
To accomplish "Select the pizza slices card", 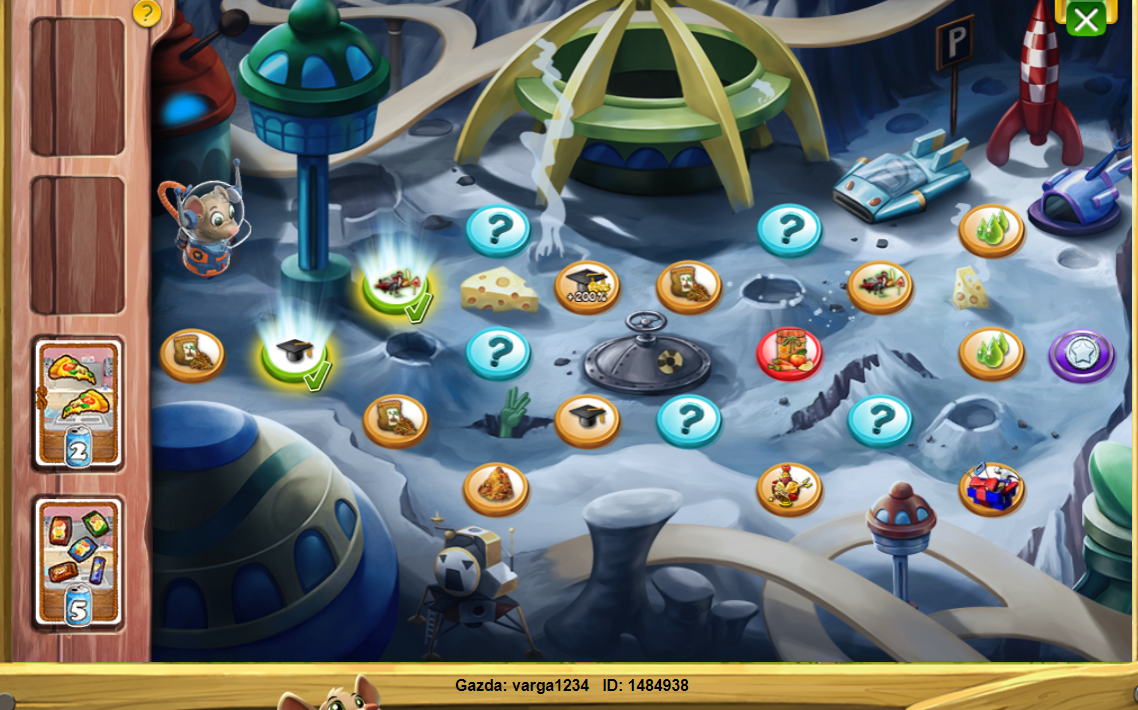I will point(79,403).
